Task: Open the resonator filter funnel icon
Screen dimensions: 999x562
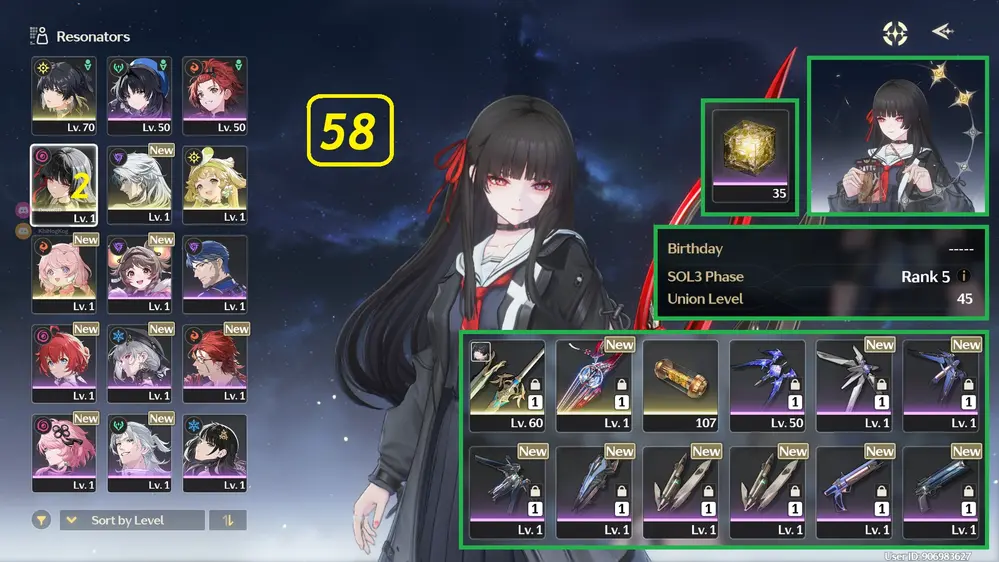Action: [41, 520]
